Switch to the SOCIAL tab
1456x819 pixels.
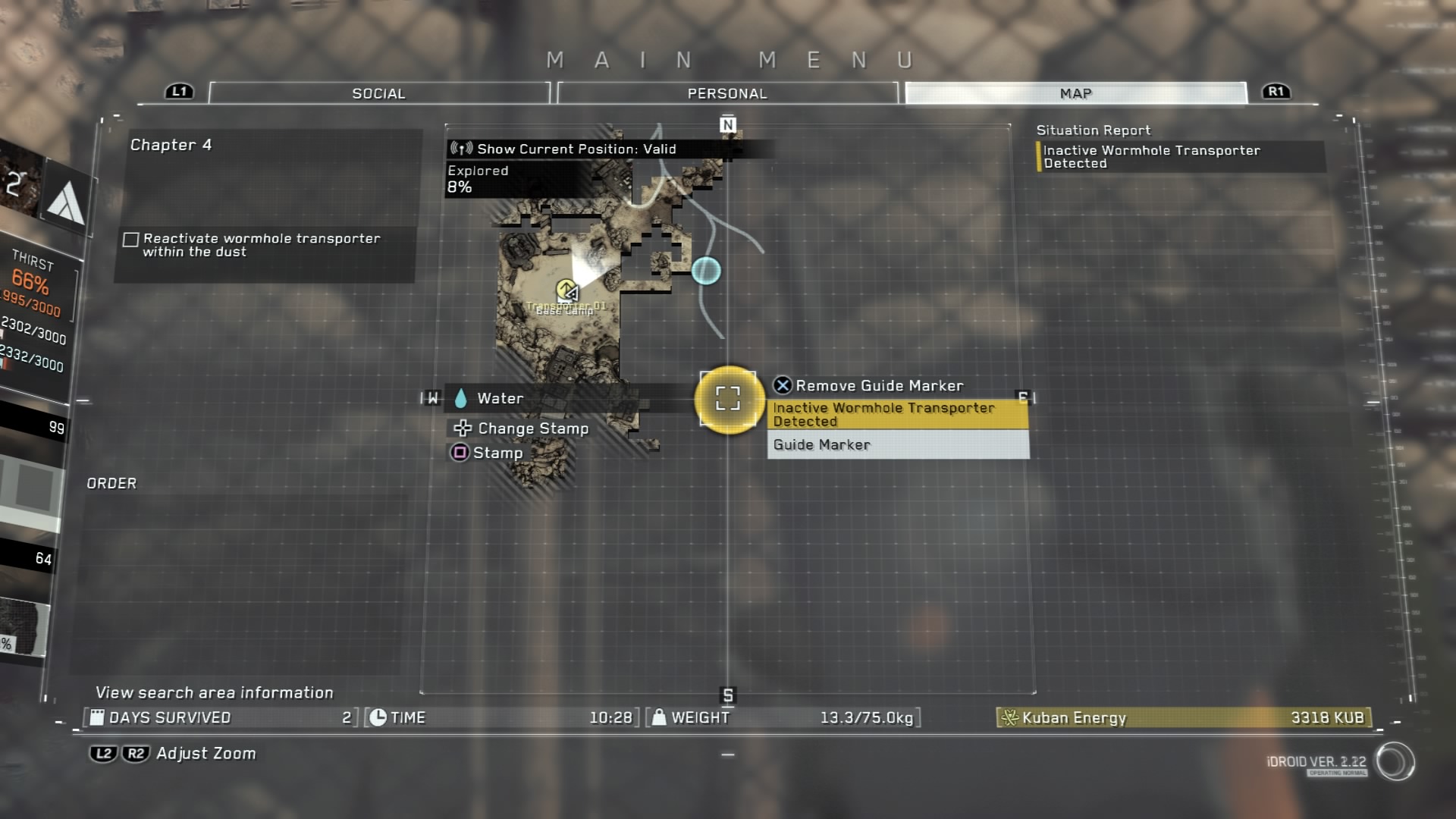pyautogui.click(x=378, y=93)
